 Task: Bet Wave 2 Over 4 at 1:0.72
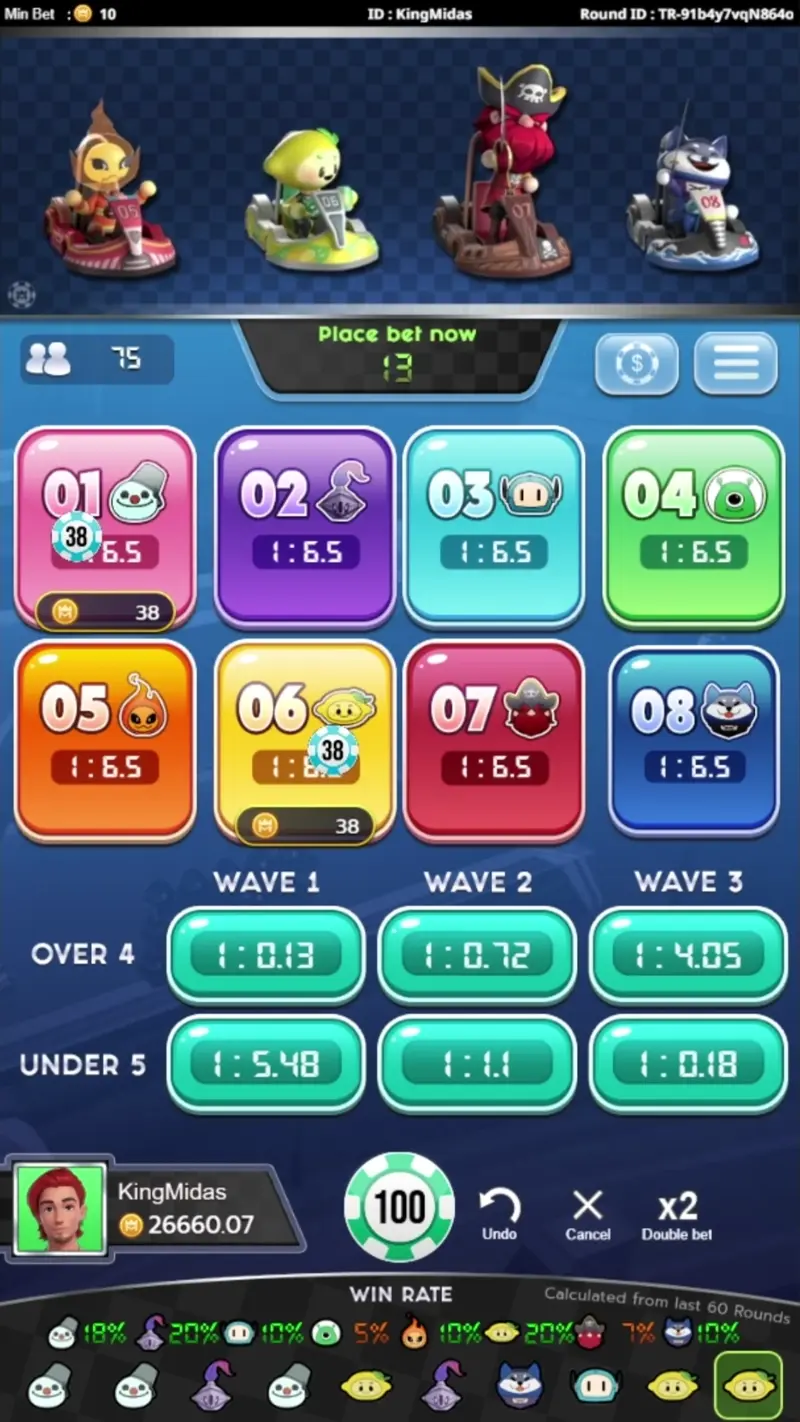[x=477, y=956]
